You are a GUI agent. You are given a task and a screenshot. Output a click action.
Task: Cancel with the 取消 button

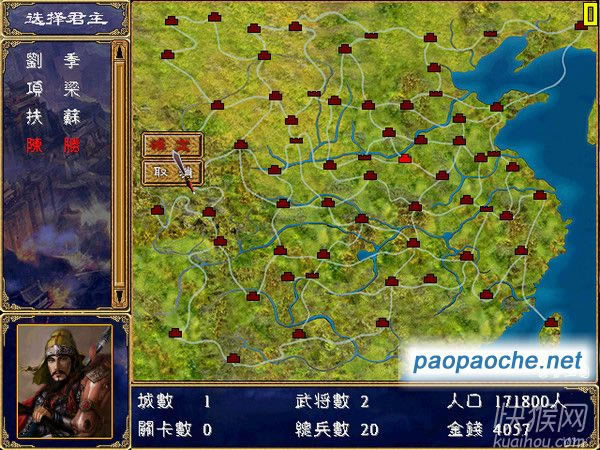tap(171, 172)
